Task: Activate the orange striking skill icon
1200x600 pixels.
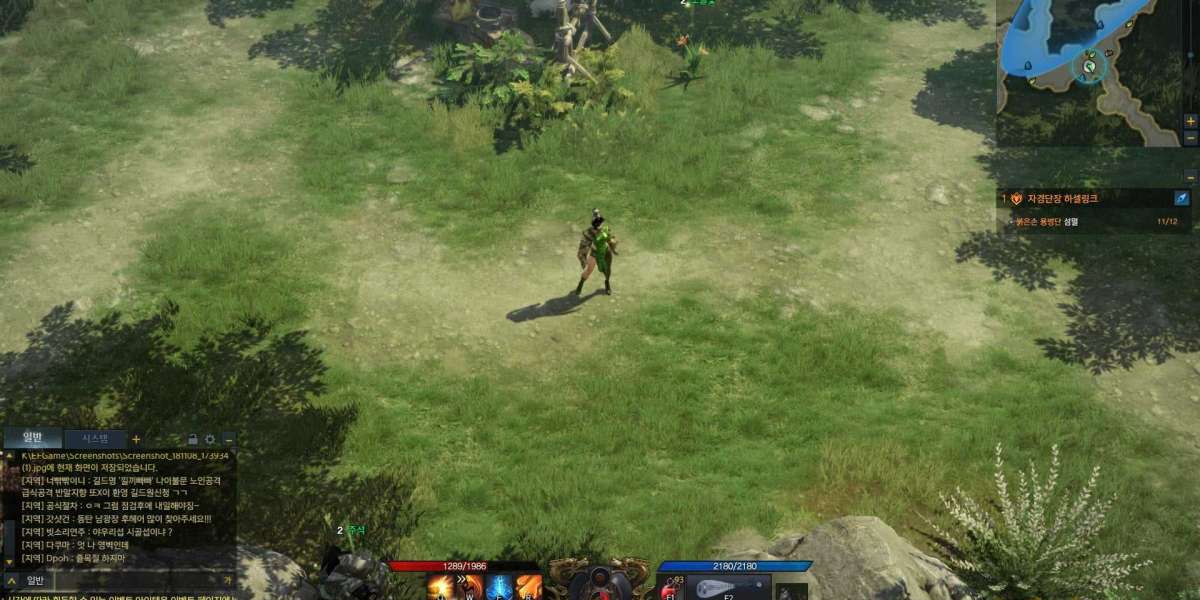Action: pyautogui.click(x=529, y=587)
